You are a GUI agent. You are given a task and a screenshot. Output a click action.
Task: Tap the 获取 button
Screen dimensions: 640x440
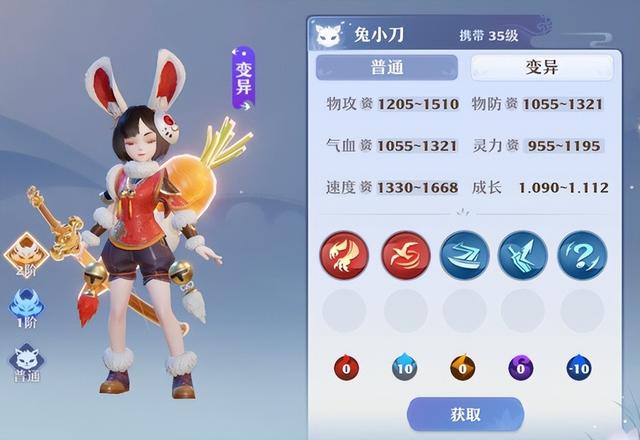click(465, 414)
